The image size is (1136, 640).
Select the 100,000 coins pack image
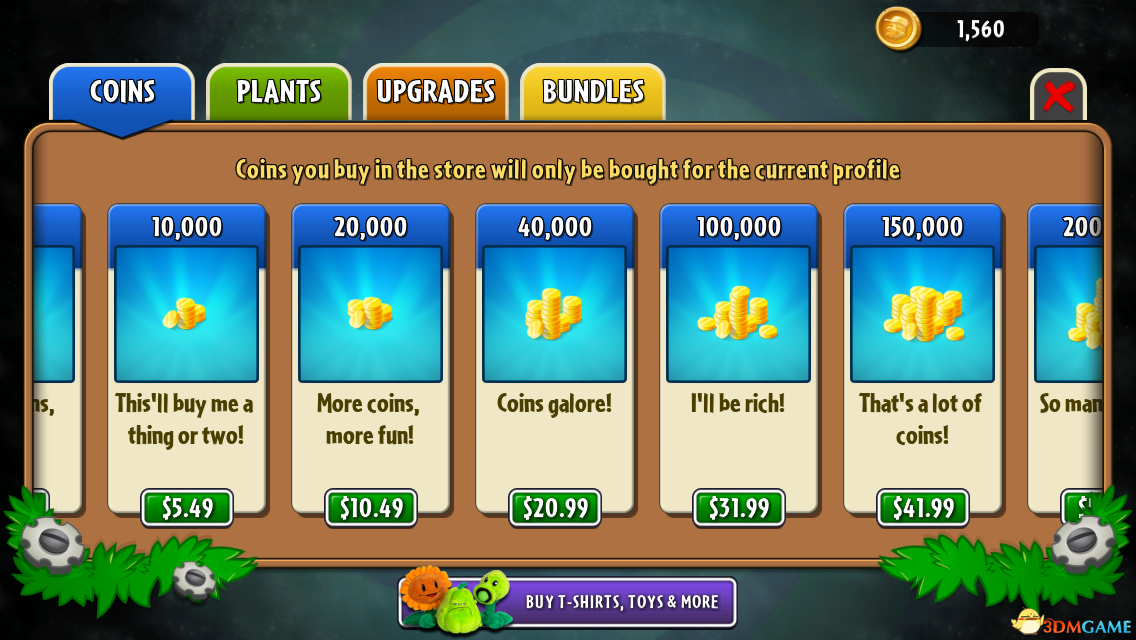739,314
